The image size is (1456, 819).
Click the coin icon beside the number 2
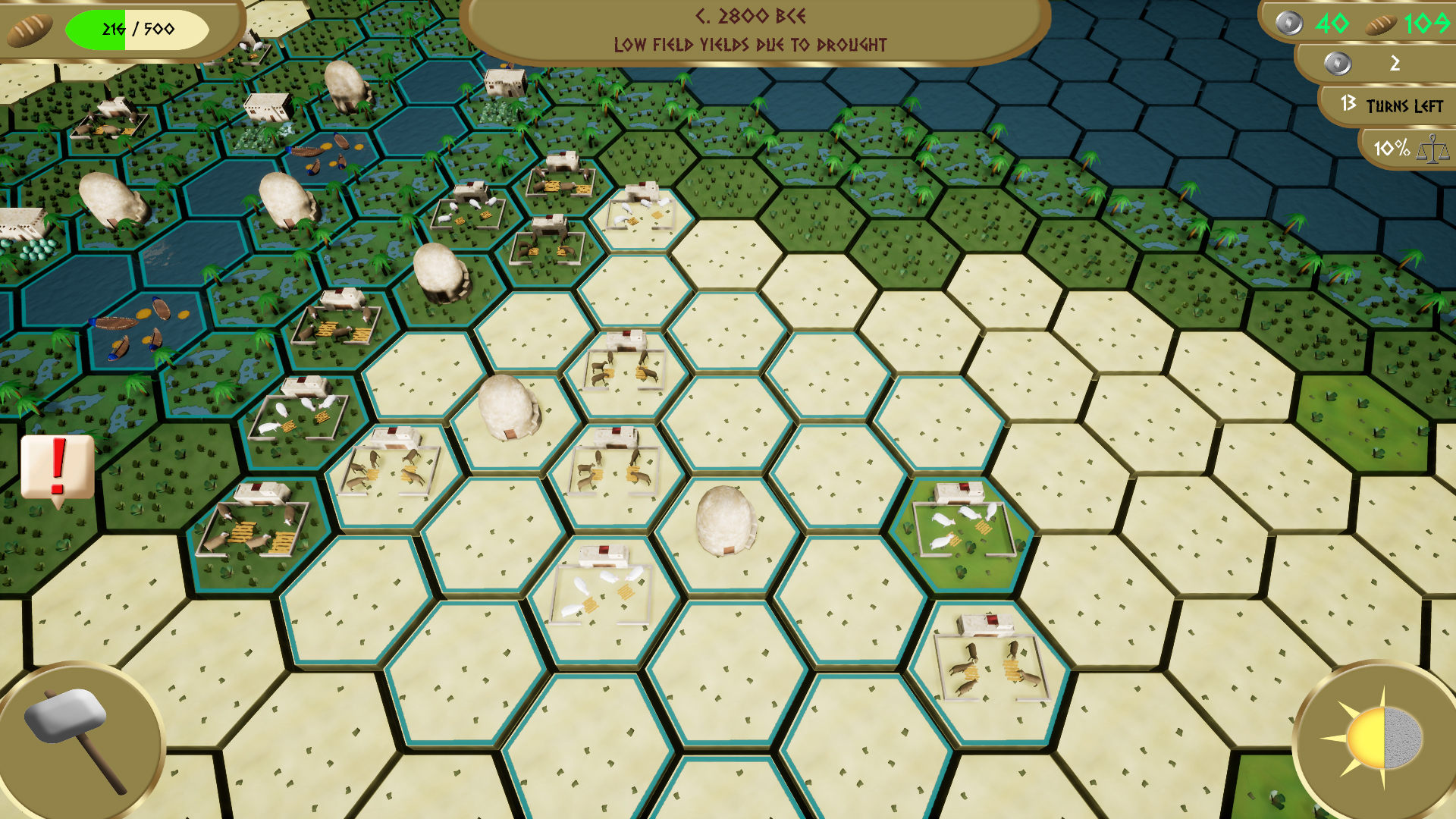pyautogui.click(x=1338, y=64)
